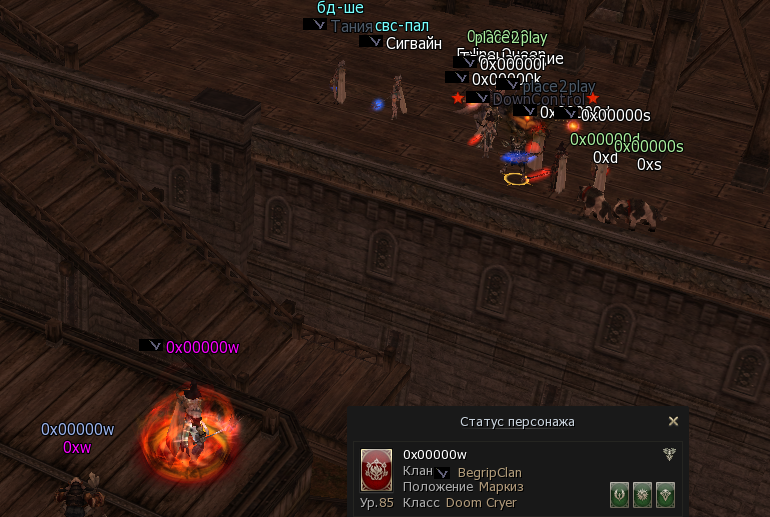The height and width of the screenshot is (517, 770).
Task: Close the Статус персонажа window
Action: tap(673, 422)
